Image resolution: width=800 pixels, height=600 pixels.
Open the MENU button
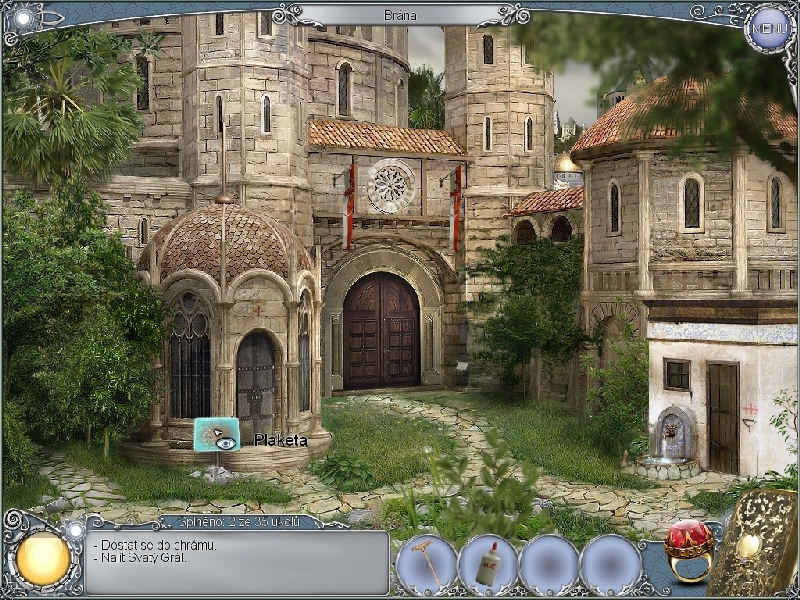pyautogui.click(x=770, y=26)
